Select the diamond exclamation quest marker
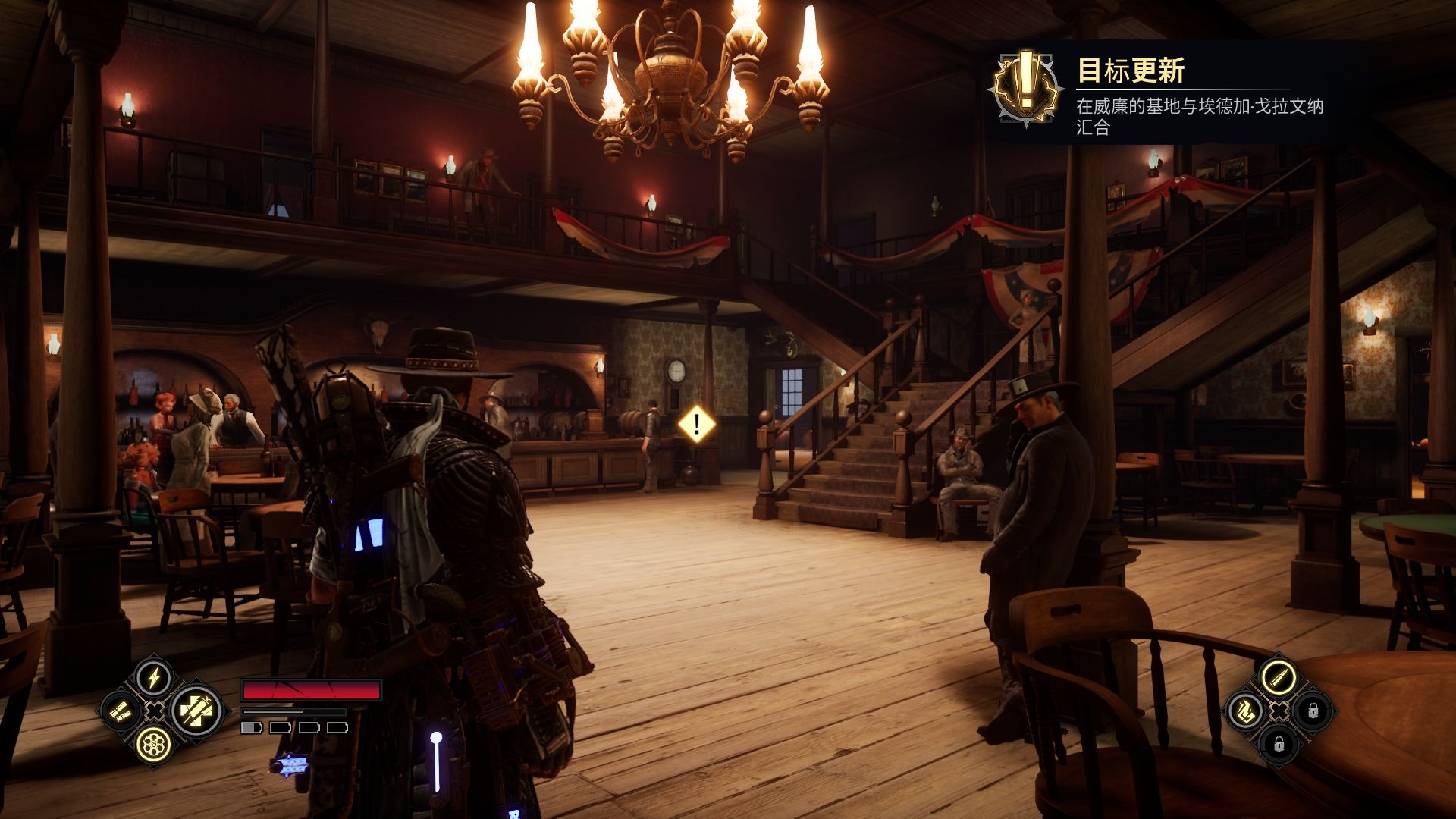1456x819 pixels. click(696, 424)
